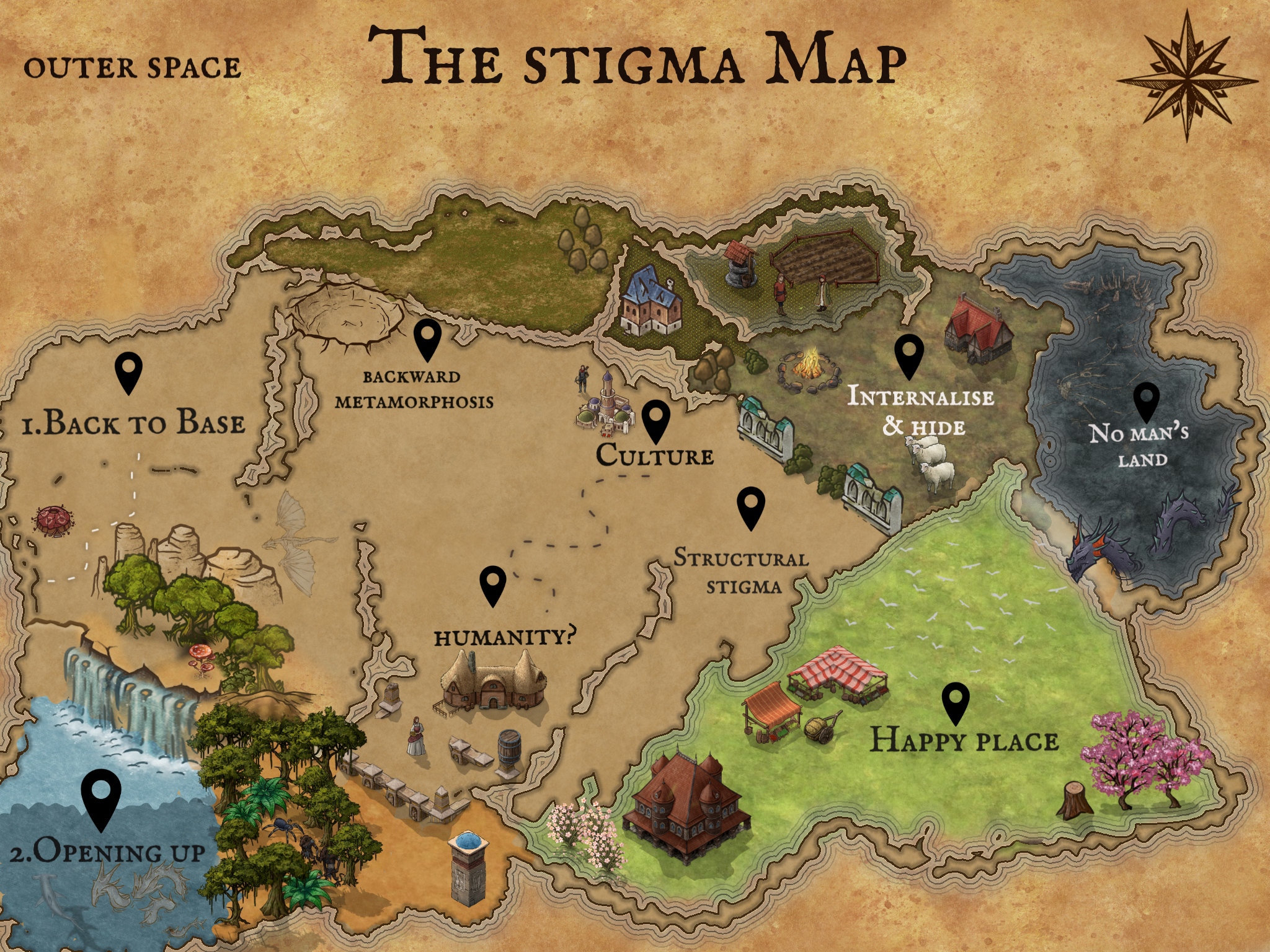
Task: Open the Internalise & Hide map pin
Action: (909, 355)
